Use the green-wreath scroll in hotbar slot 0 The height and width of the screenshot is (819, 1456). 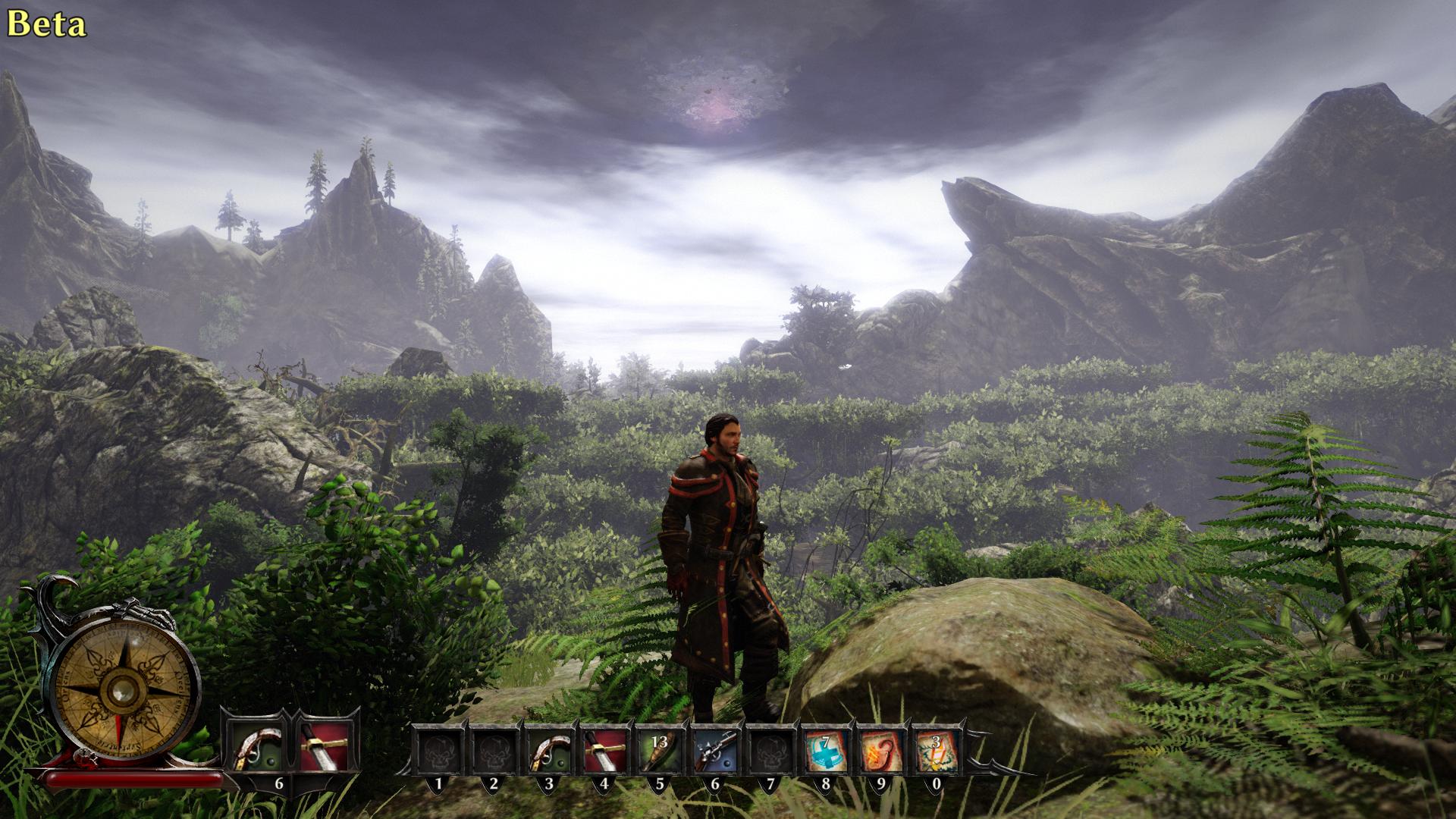point(936,751)
